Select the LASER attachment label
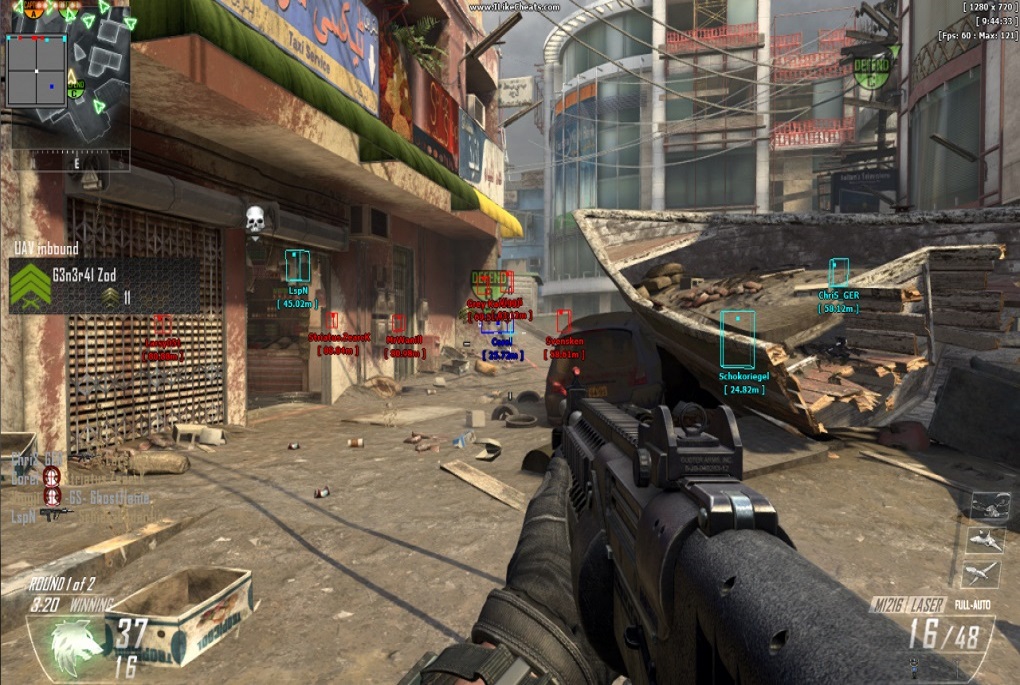1020x685 pixels. 932,605
